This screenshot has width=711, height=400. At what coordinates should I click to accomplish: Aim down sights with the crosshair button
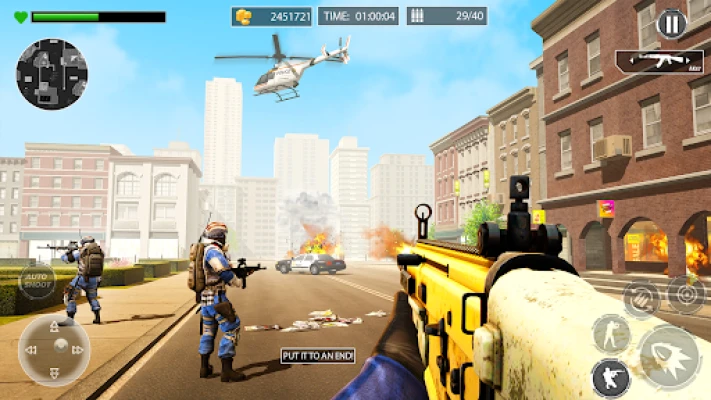pyautogui.click(x=686, y=295)
